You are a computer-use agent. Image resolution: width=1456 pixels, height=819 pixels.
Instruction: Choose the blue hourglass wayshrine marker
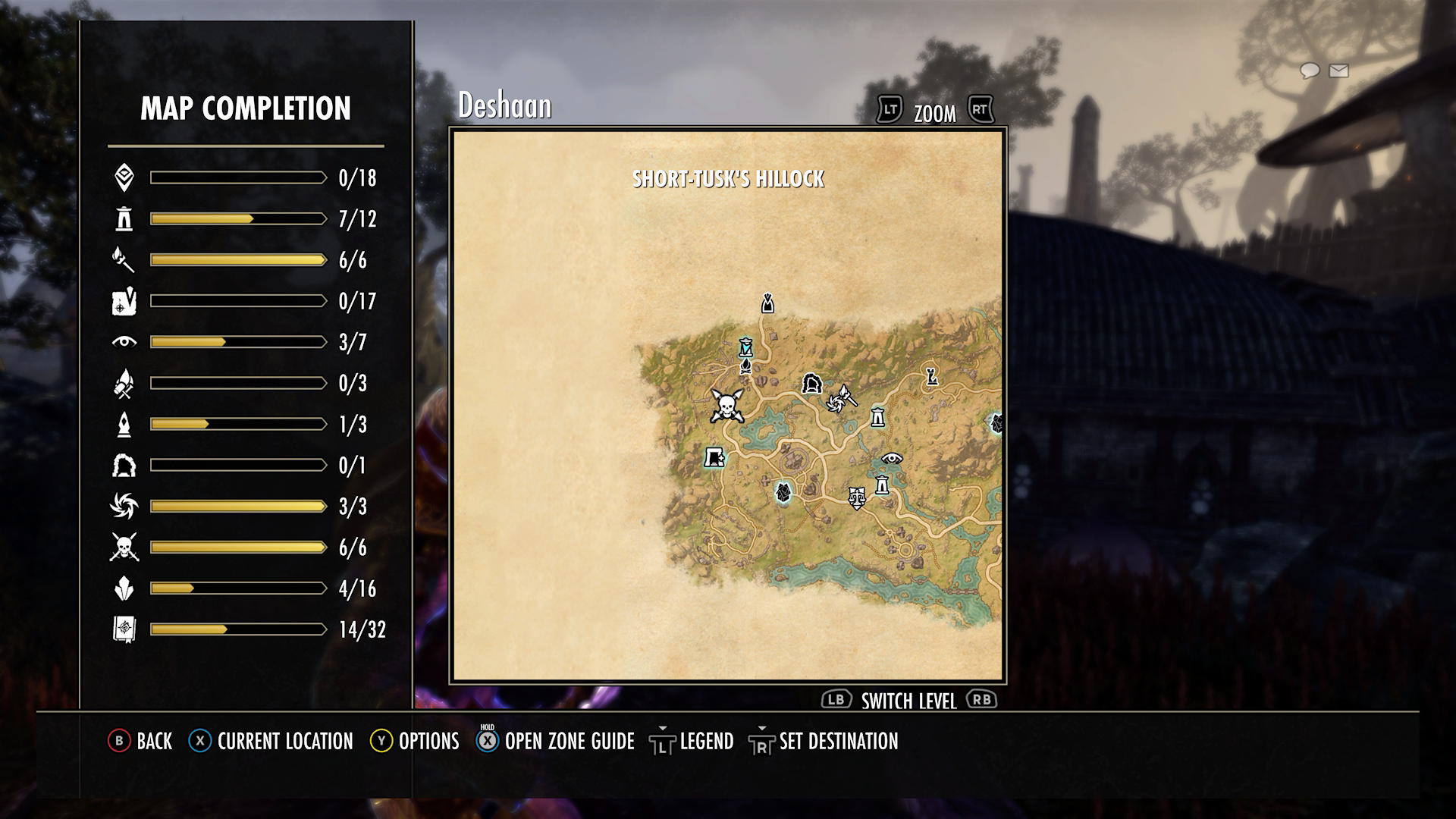click(x=747, y=348)
